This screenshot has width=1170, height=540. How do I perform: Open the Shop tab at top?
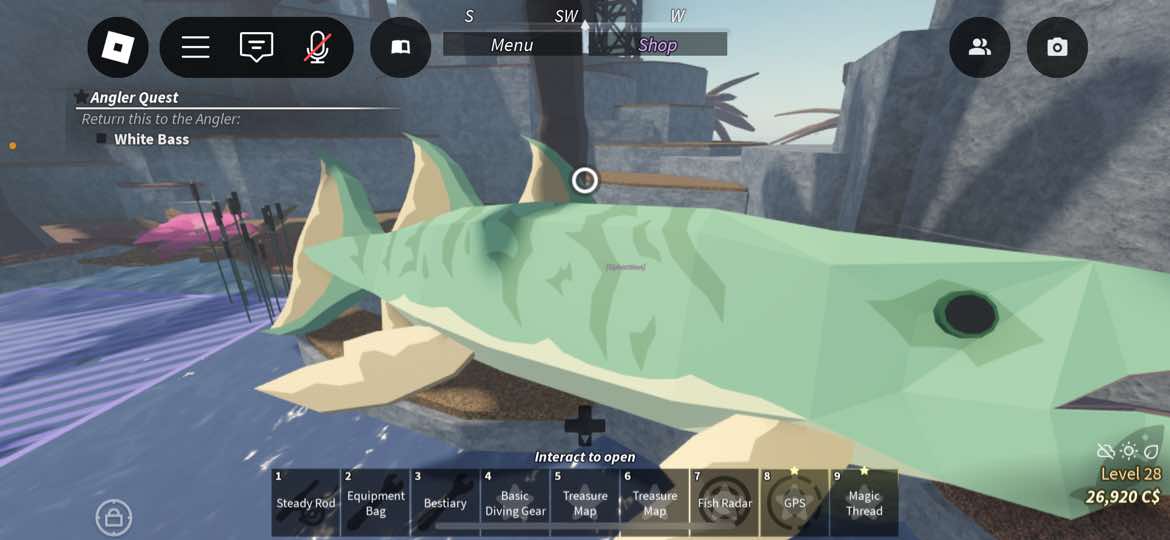coord(657,45)
